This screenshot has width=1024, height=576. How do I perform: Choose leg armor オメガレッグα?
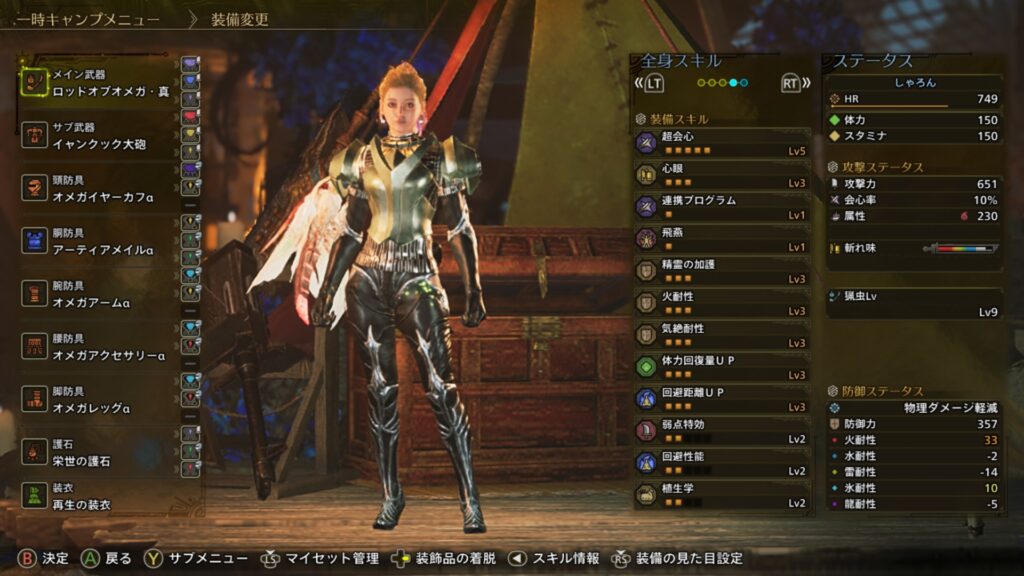tap(98, 399)
